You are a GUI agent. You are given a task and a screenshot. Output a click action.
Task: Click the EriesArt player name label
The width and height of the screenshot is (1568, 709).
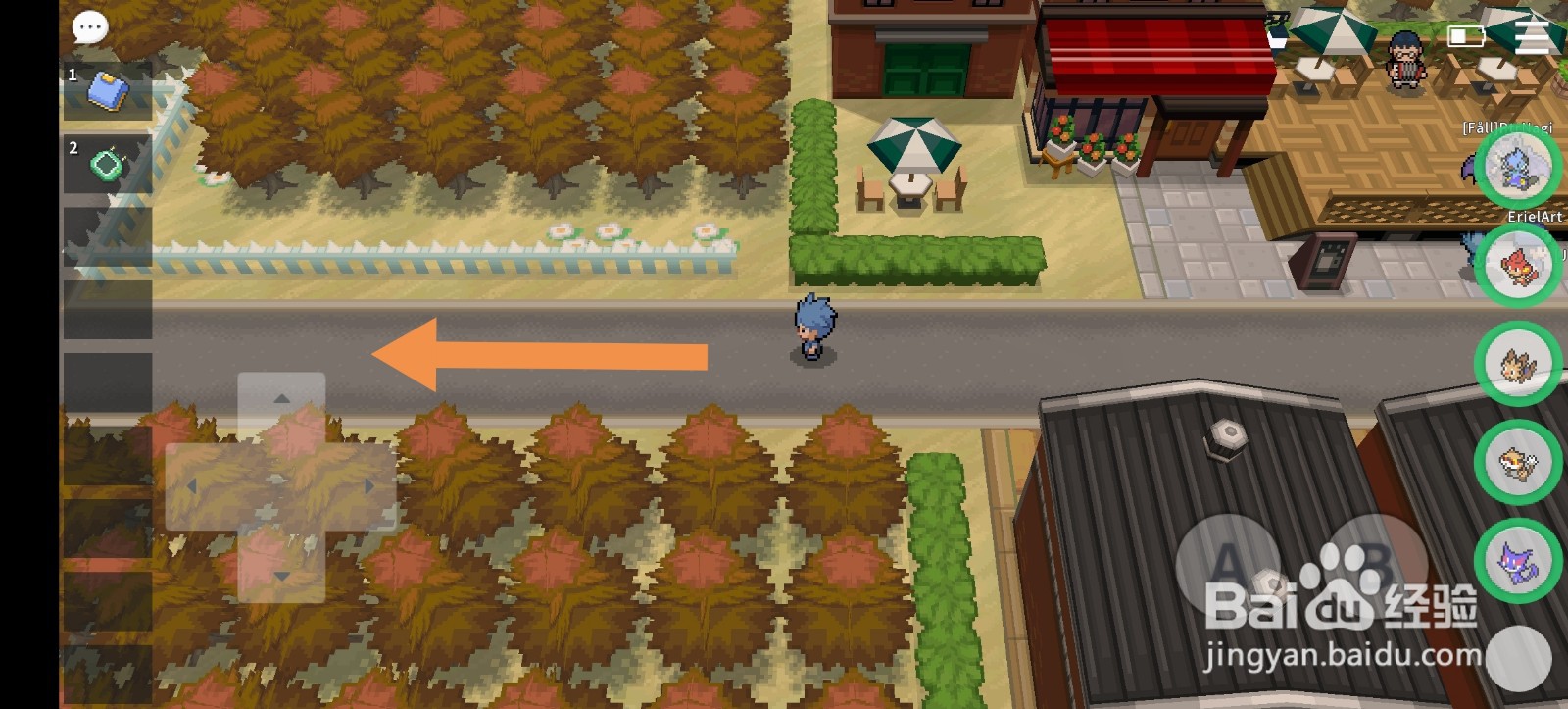click(x=1533, y=217)
